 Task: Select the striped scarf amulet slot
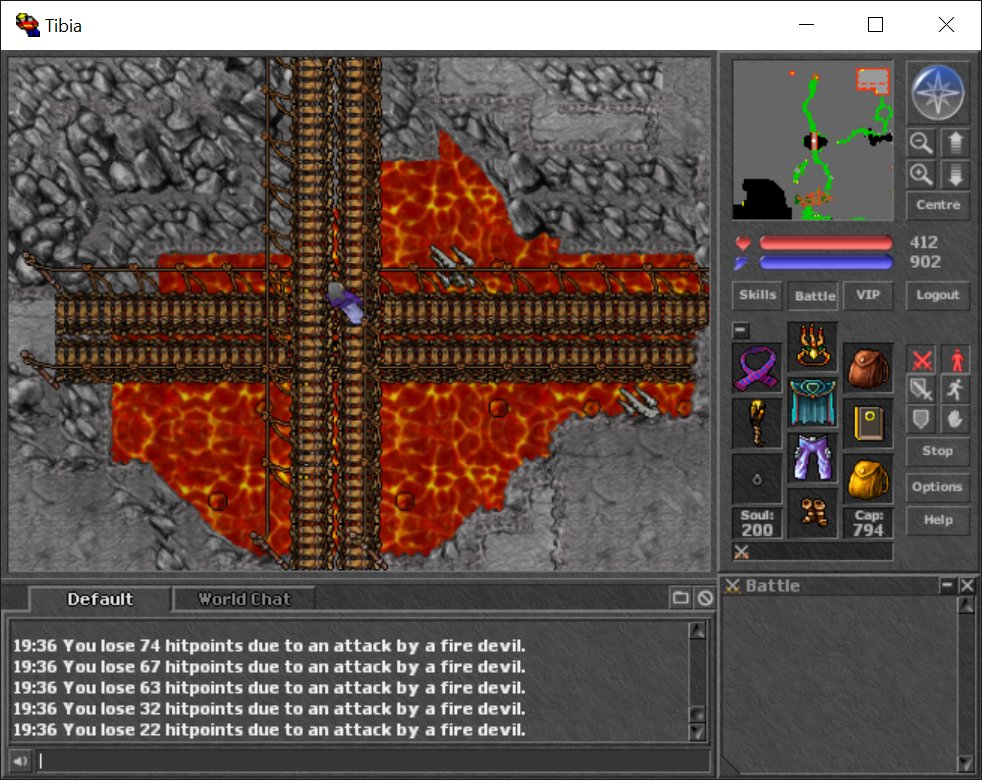[757, 368]
